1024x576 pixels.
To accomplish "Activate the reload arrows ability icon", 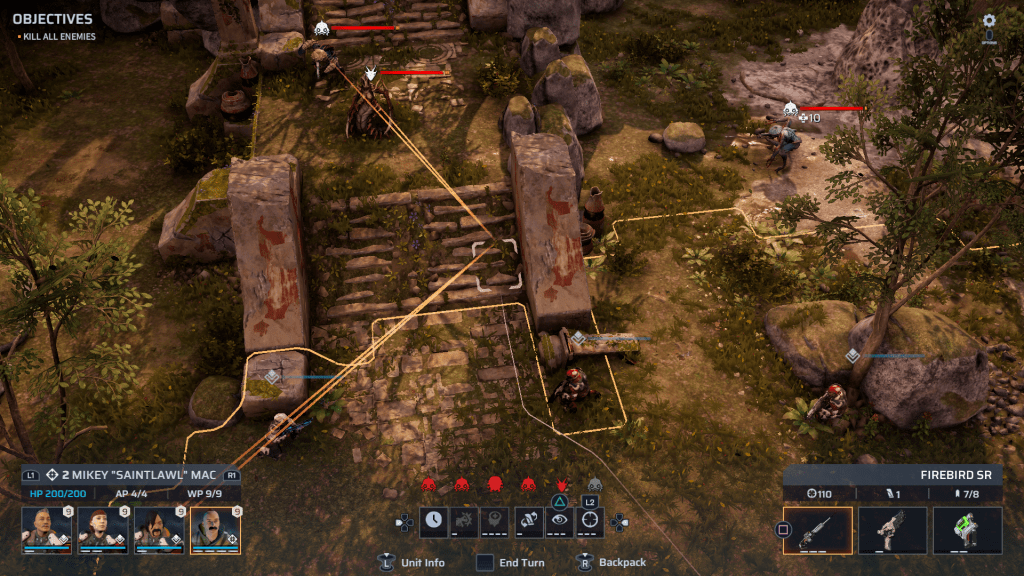I will click(528, 520).
